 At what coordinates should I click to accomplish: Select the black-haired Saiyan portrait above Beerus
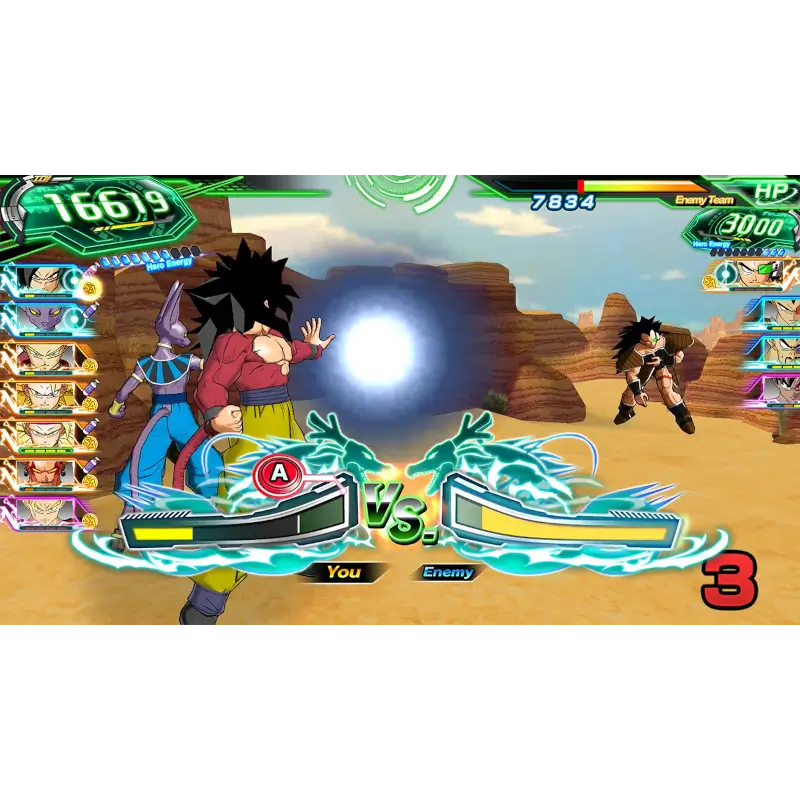(45, 281)
